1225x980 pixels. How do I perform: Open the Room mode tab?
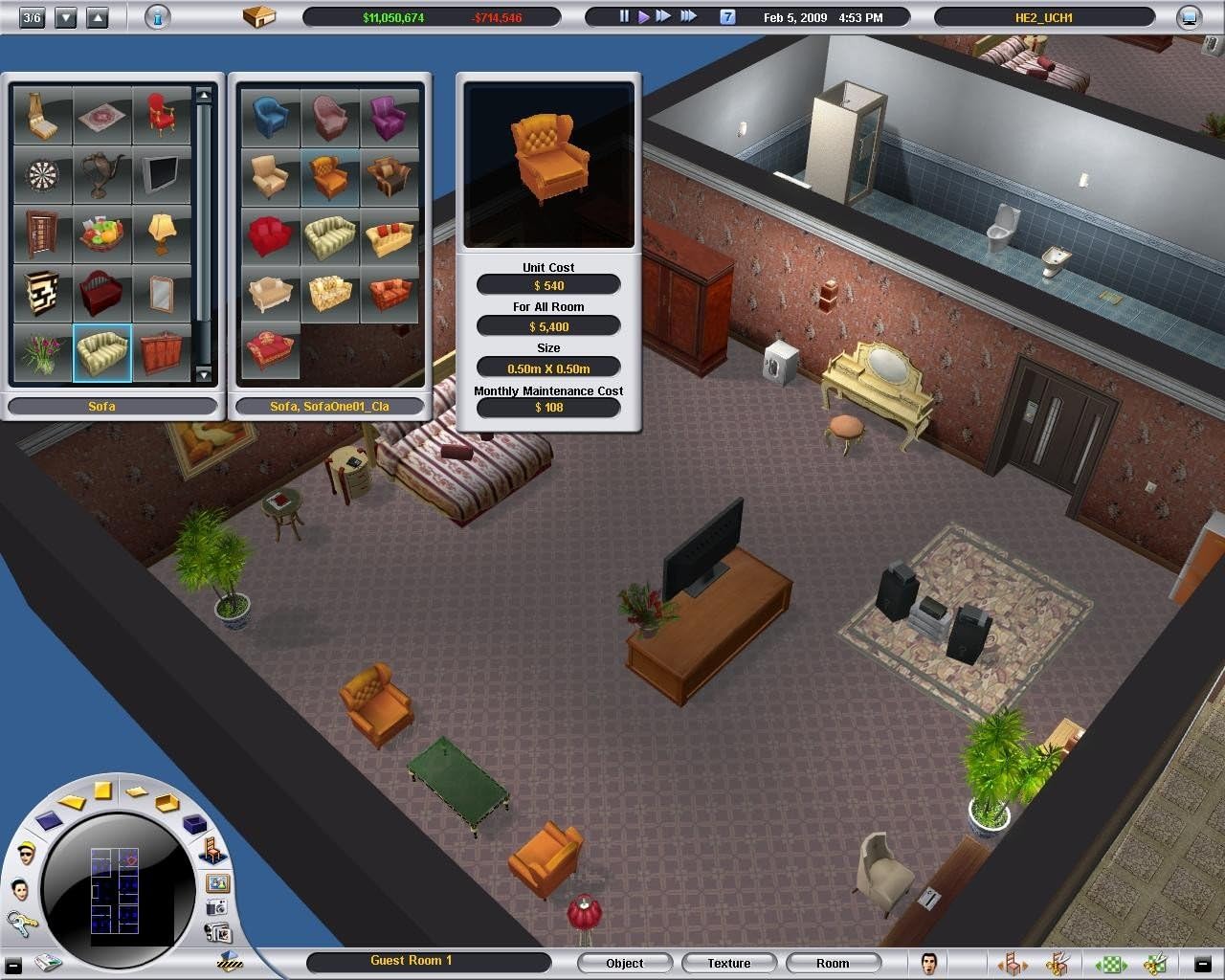click(833, 963)
